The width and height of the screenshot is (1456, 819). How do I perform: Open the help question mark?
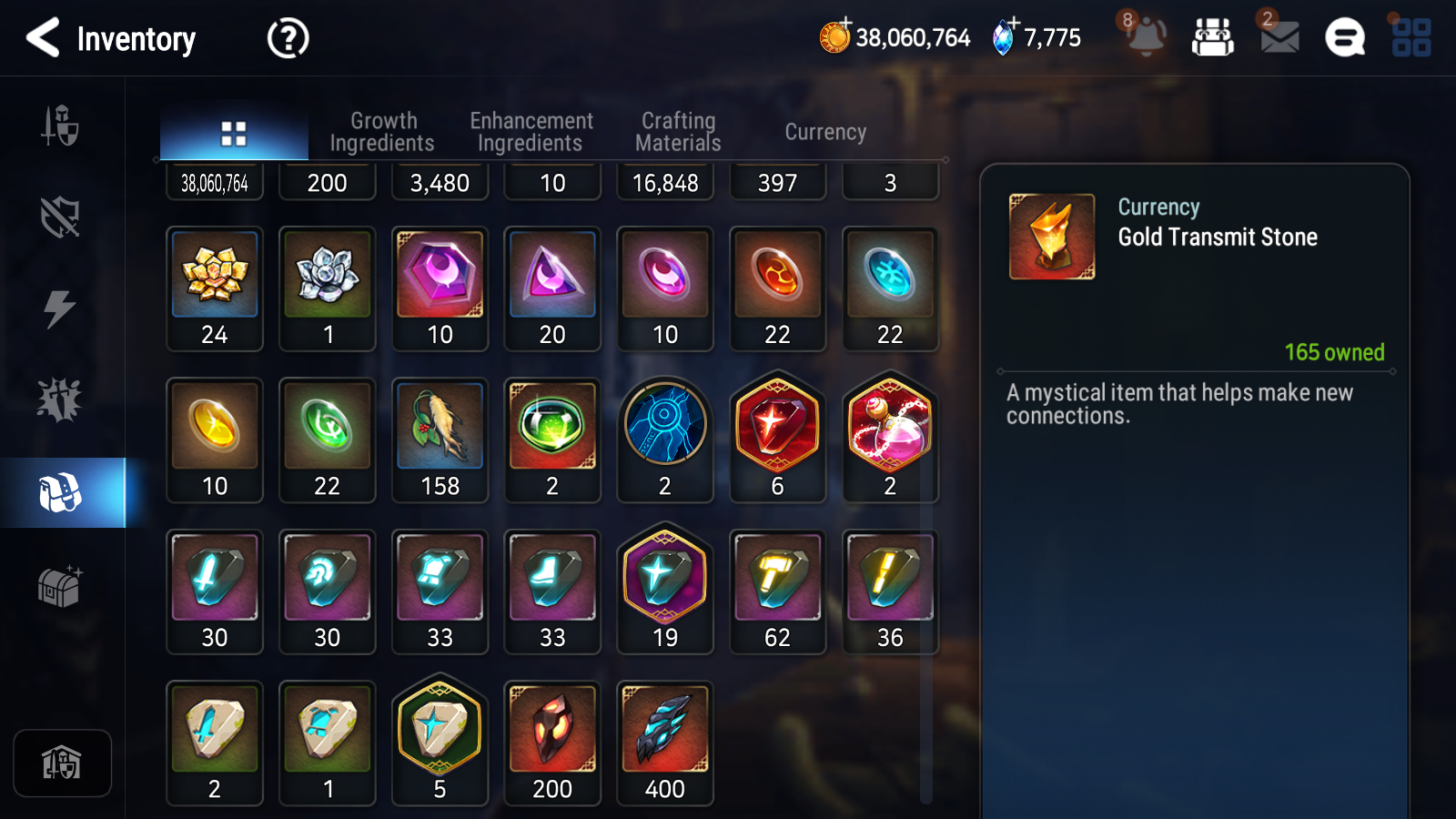click(288, 38)
